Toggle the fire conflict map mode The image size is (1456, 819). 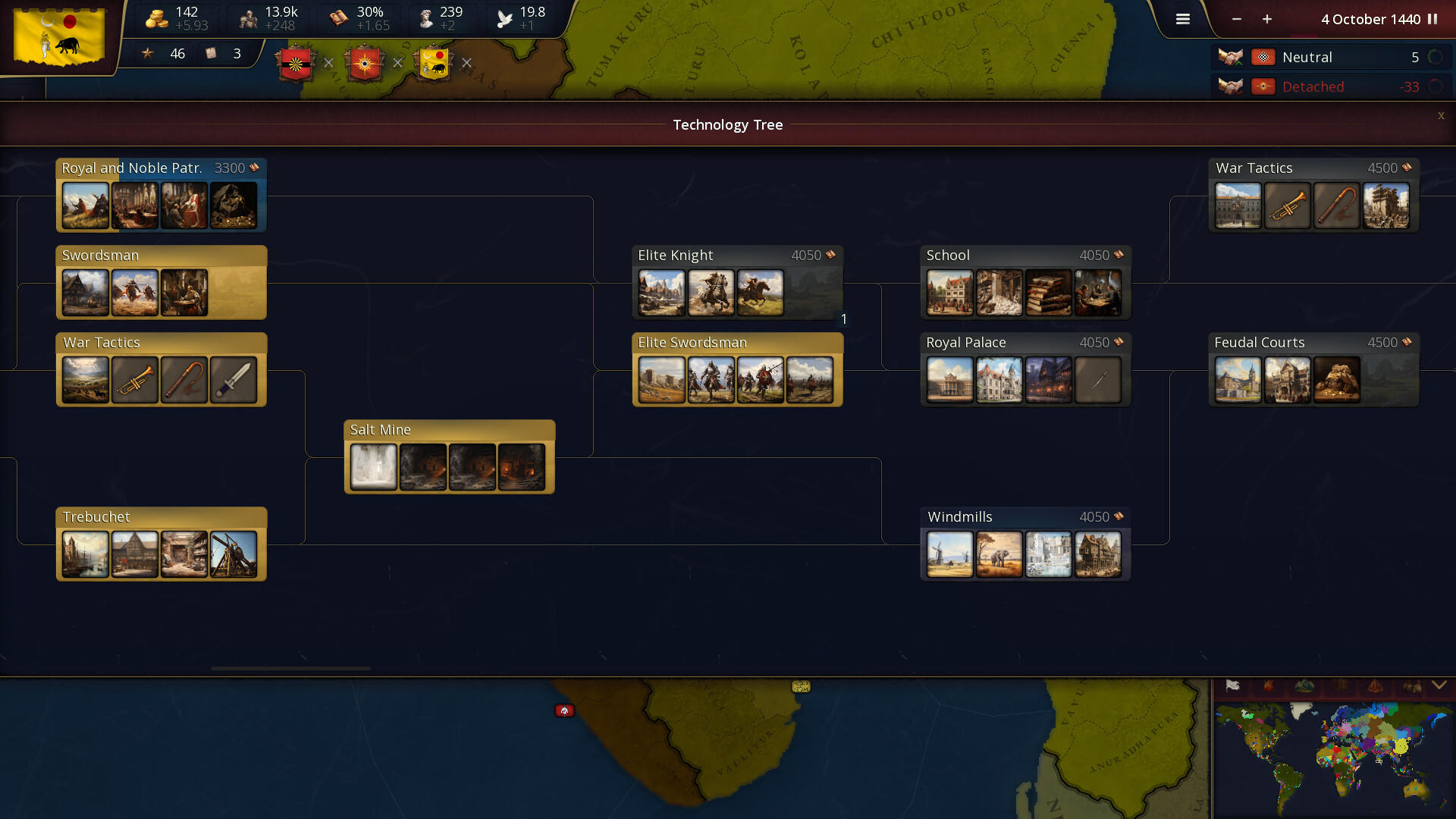1267,686
